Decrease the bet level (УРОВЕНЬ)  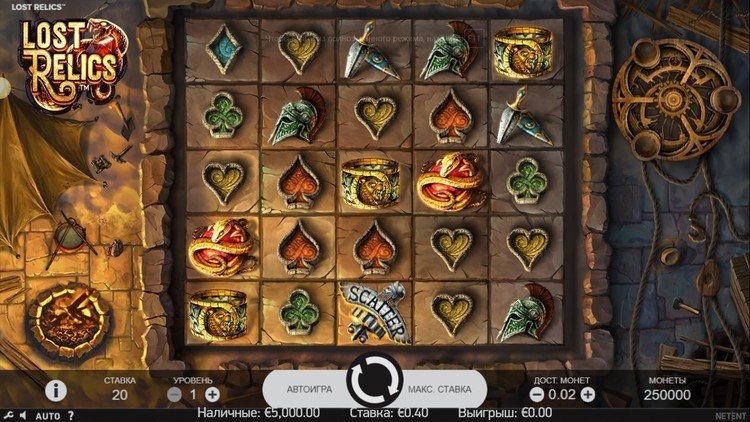[175, 395]
